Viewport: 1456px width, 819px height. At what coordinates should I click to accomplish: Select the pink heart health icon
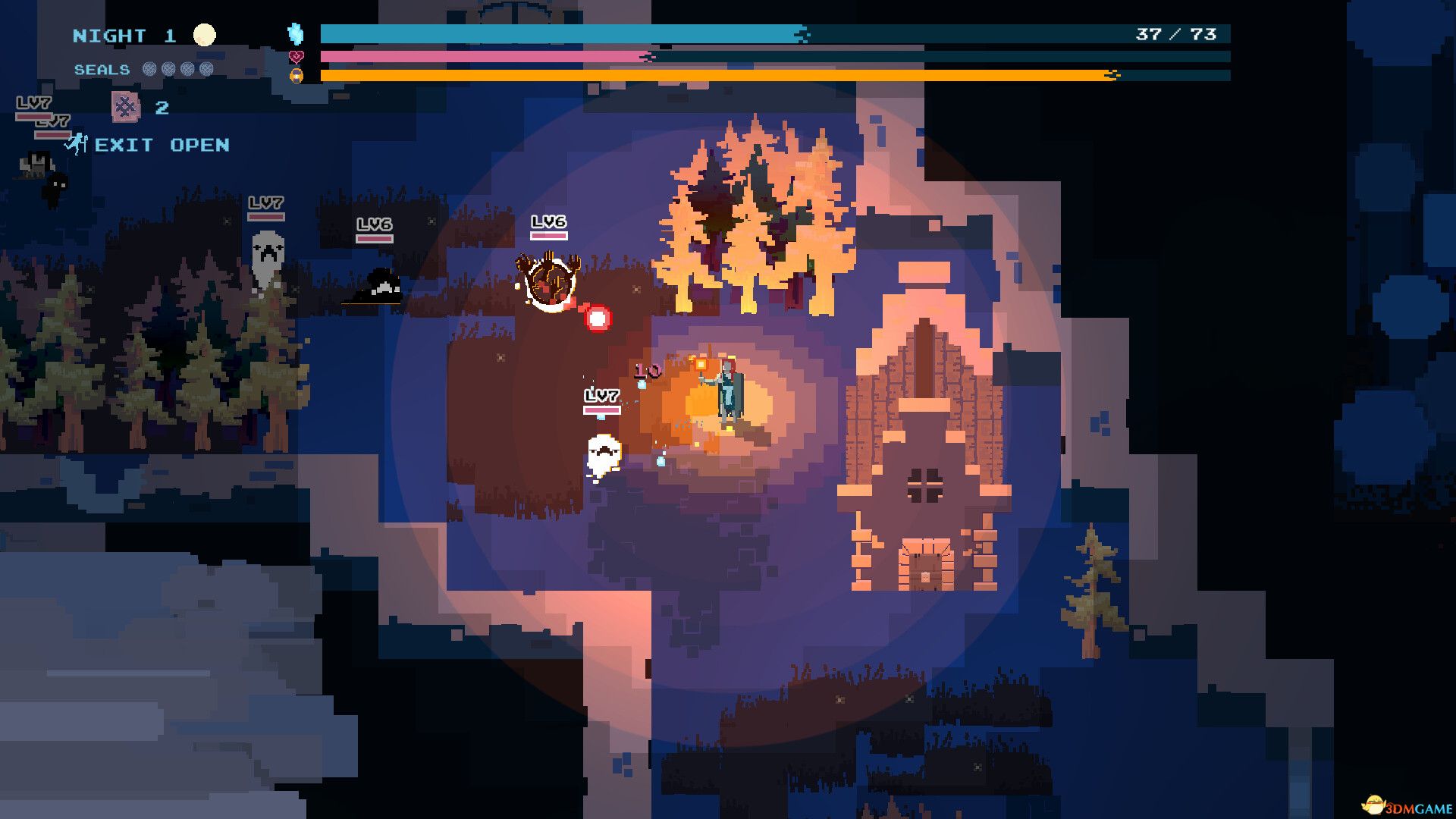(296, 57)
